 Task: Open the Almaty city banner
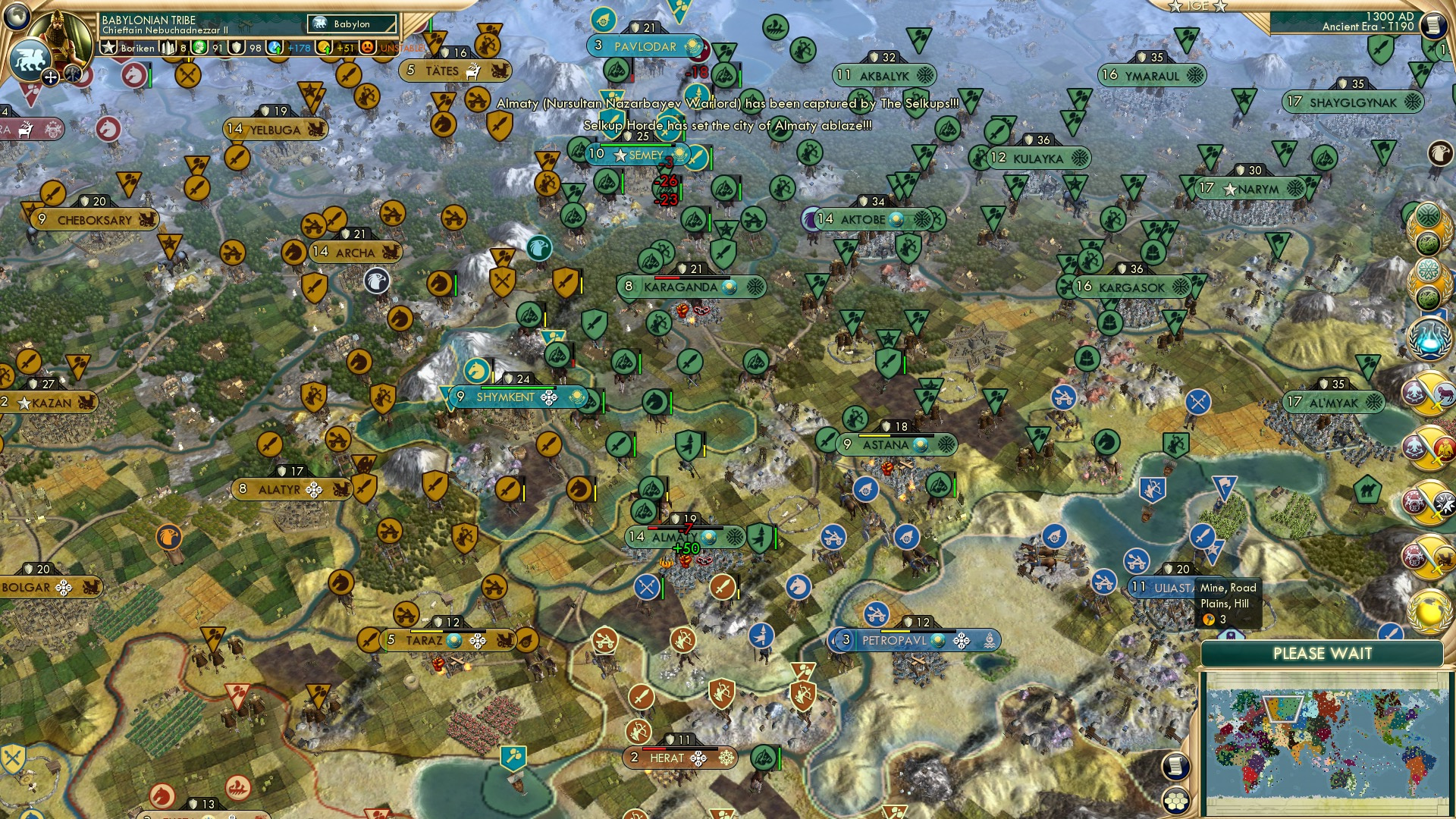tap(675, 535)
